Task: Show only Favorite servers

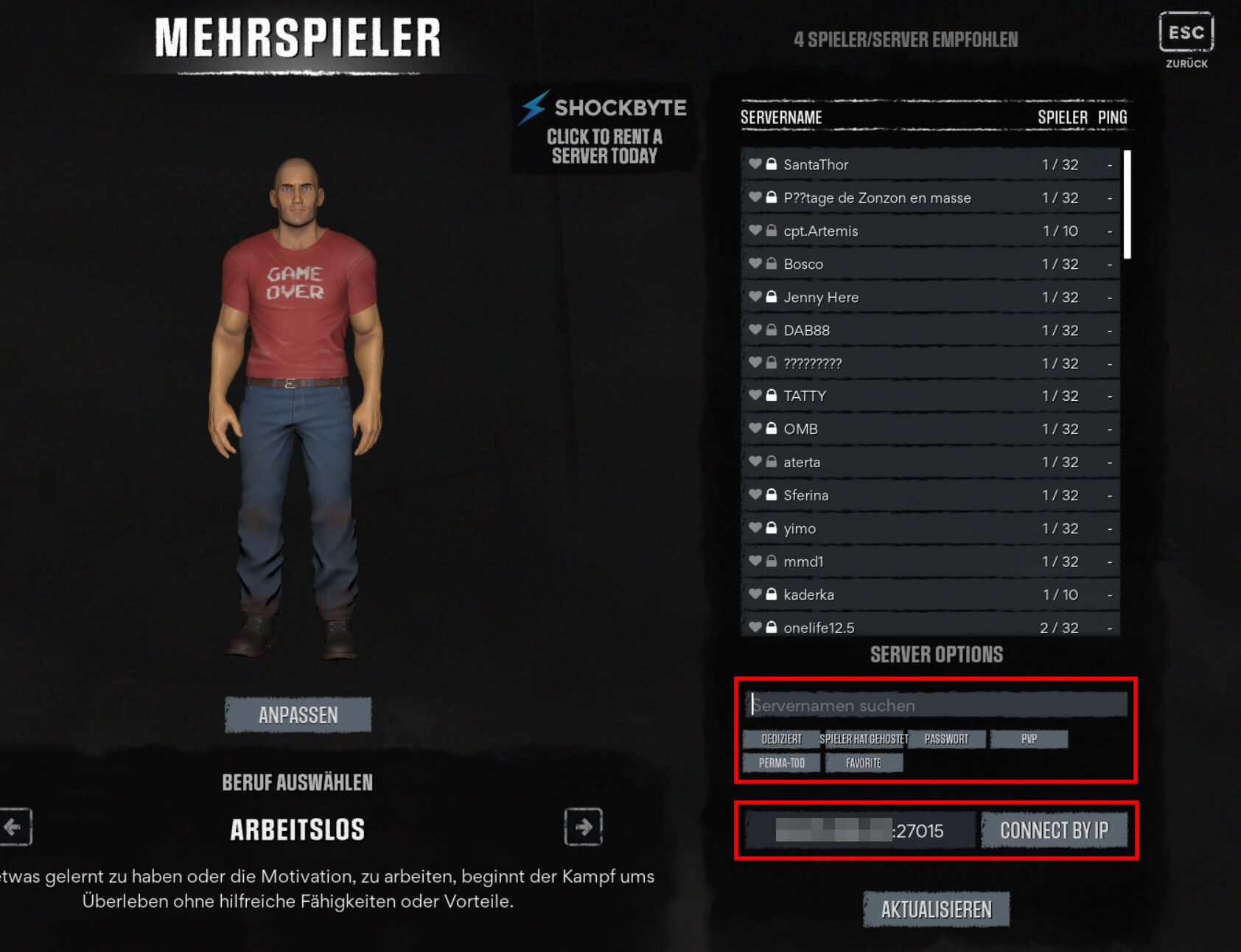Action: point(864,763)
